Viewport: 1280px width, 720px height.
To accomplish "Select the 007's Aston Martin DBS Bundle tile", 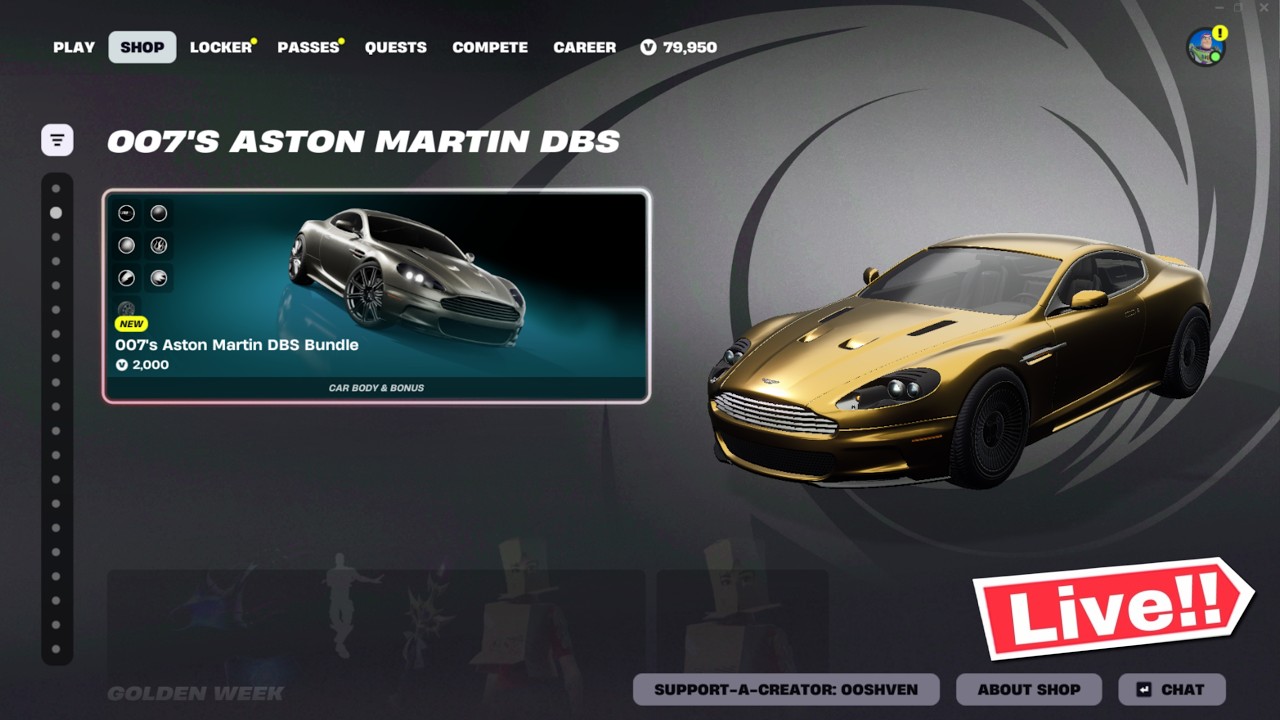I will coord(376,296).
